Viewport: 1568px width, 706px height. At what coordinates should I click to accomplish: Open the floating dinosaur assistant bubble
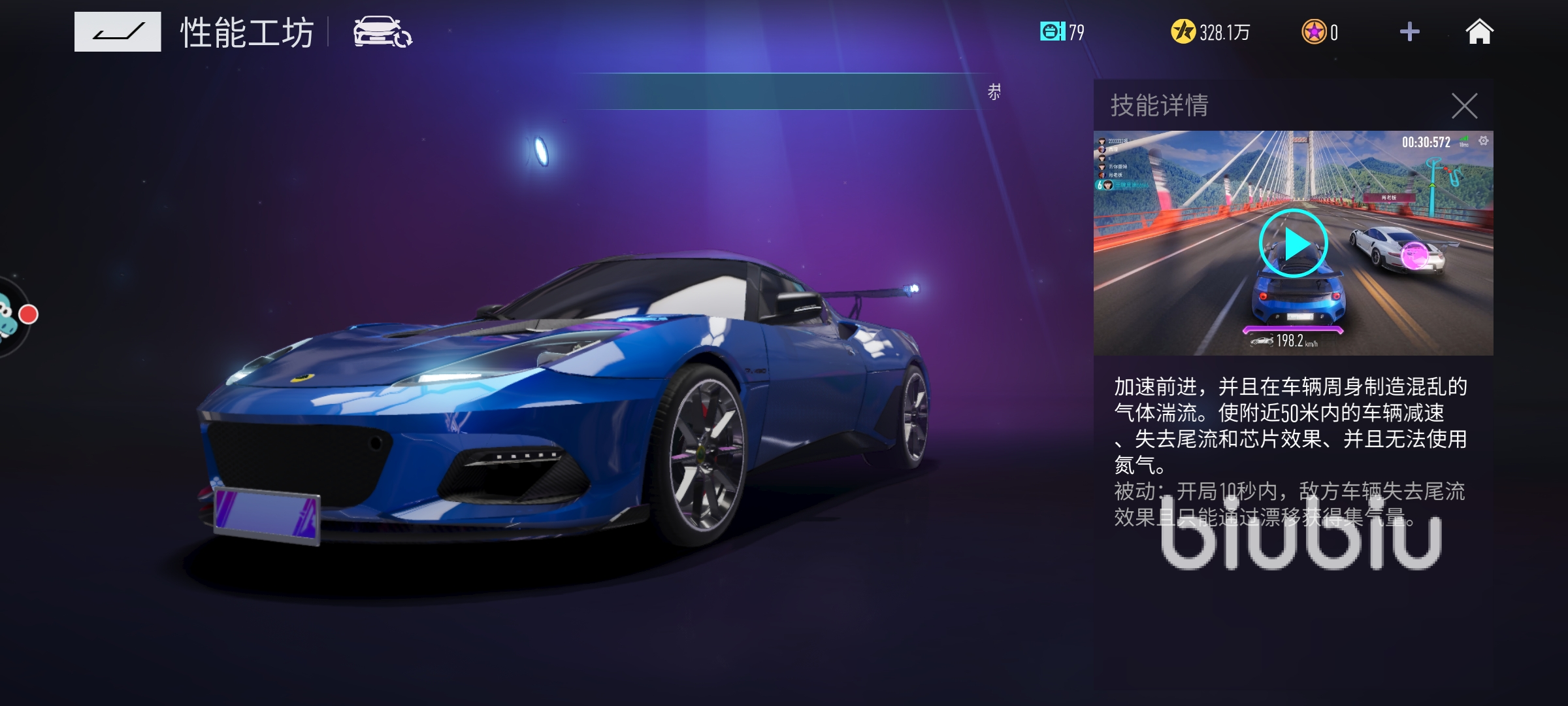point(9,316)
